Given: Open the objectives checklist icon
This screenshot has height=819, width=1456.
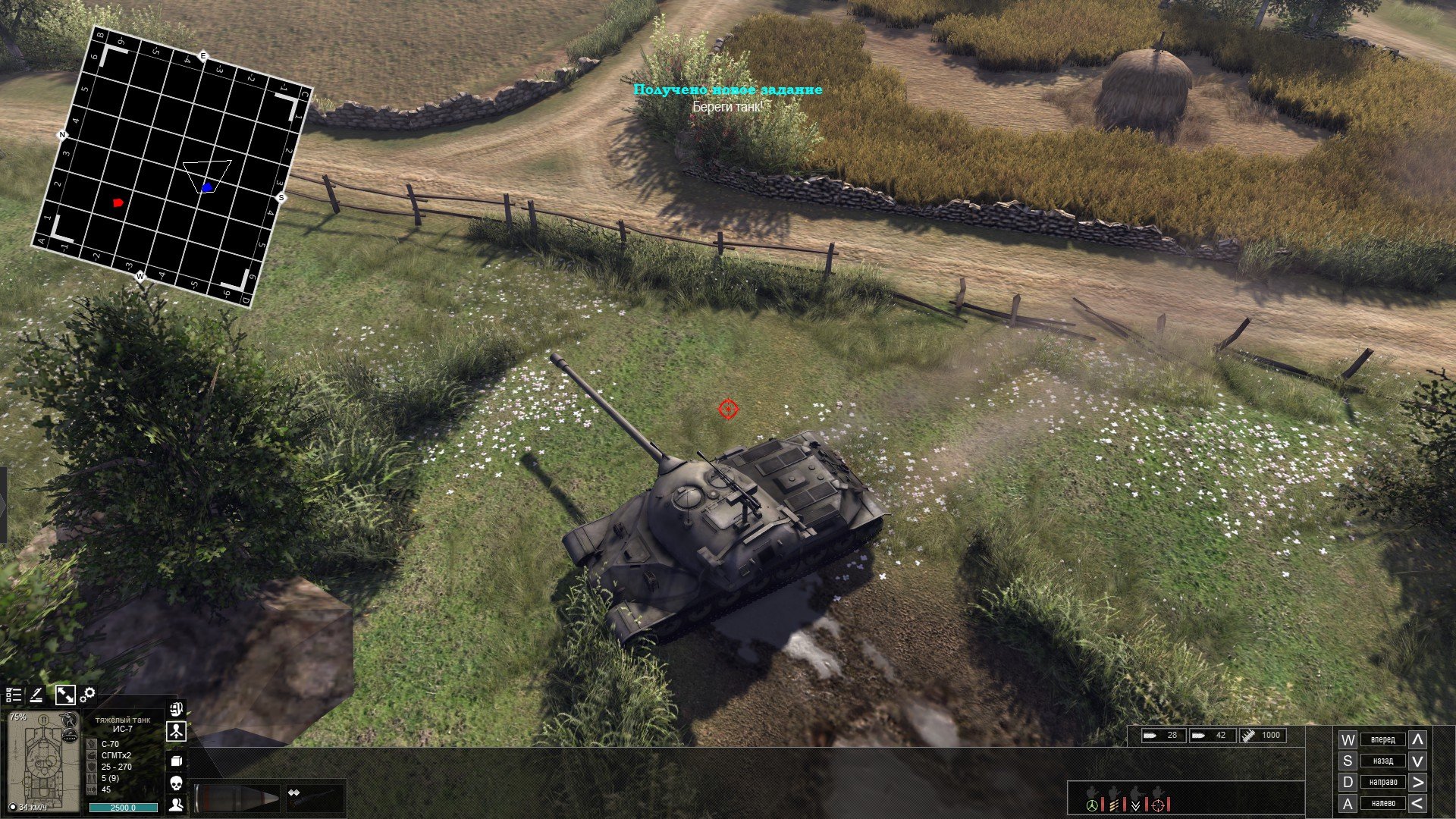Looking at the screenshot, I should 14,695.
